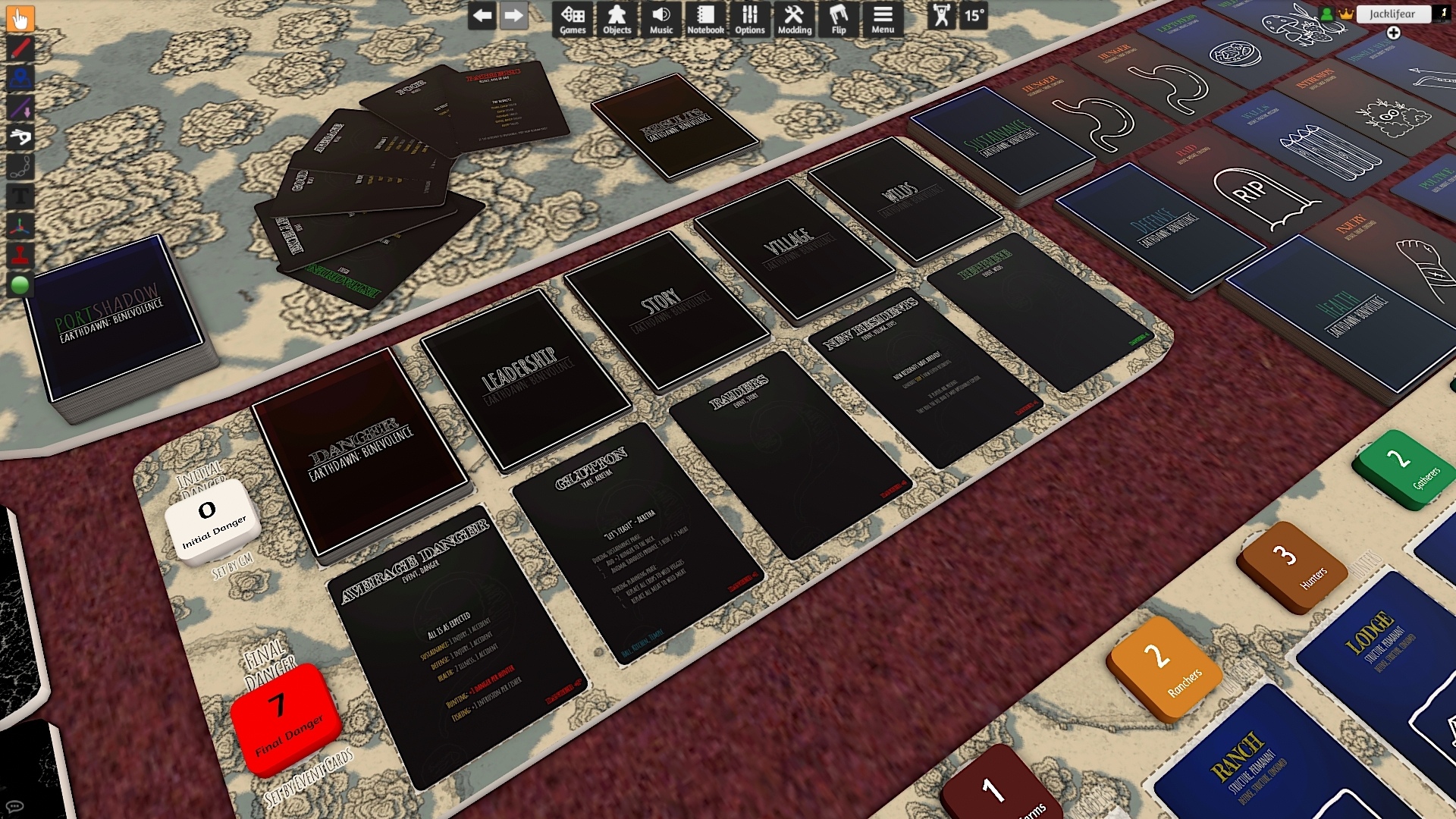Image resolution: width=1456 pixels, height=819 pixels.
Task: Select the gizmo axes tool
Action: 20,226
